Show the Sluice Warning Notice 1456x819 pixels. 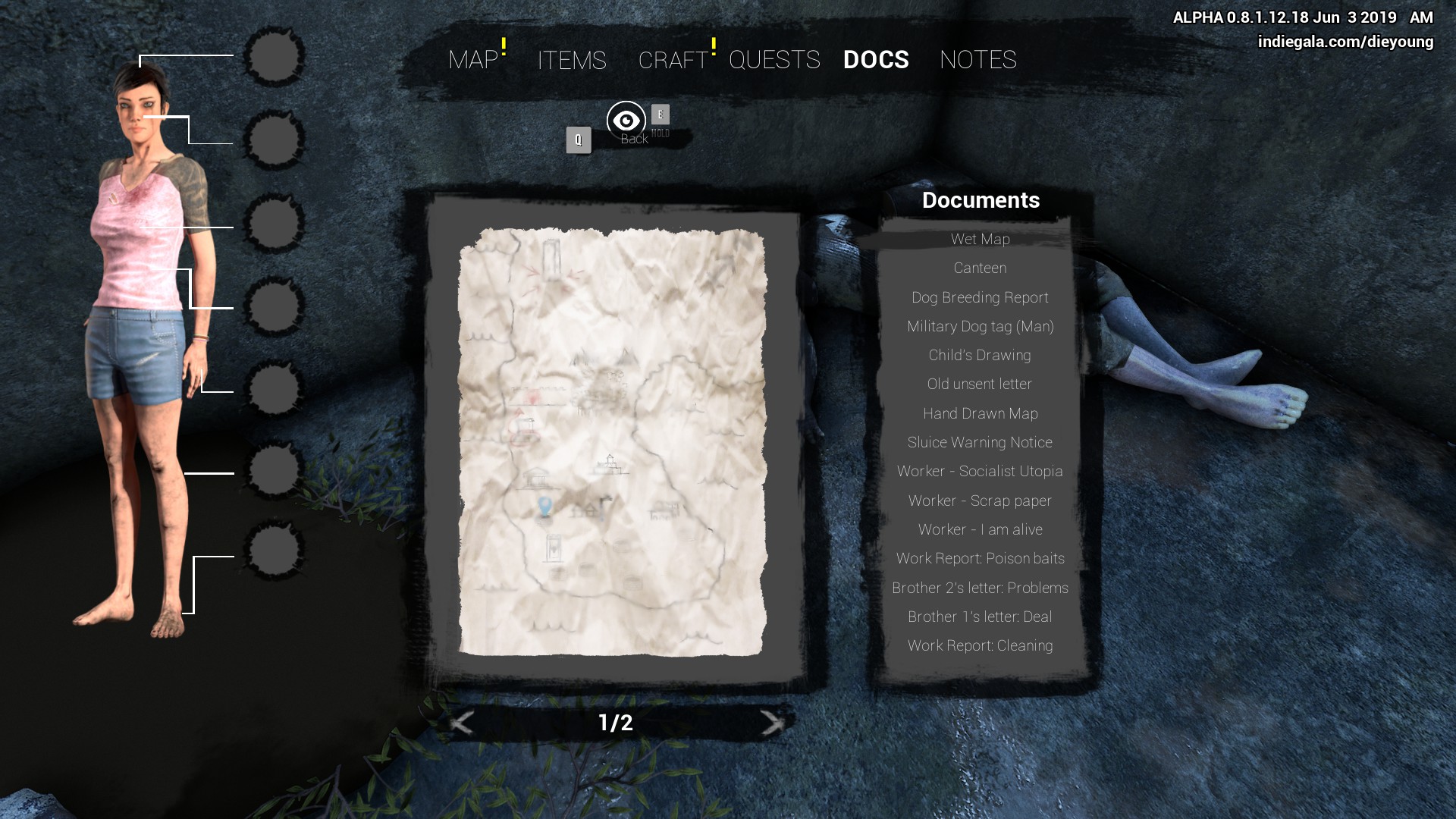click(x=980, y=443)
